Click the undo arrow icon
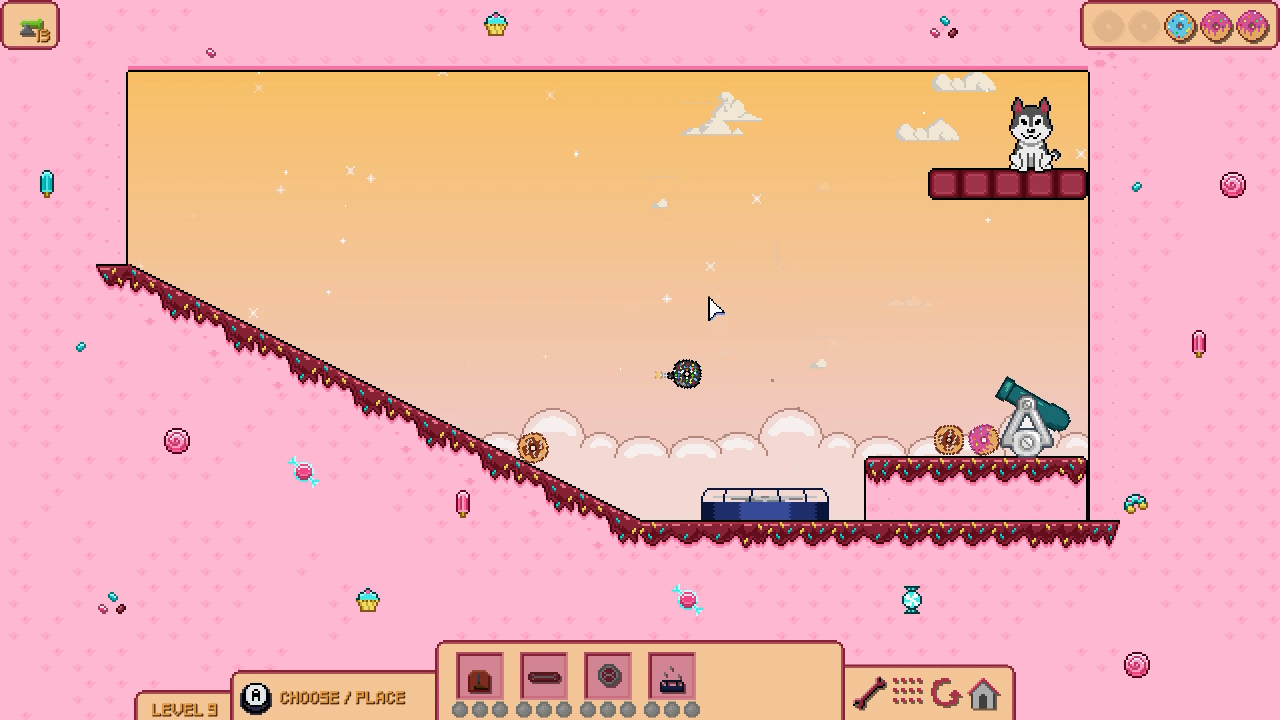The height and width of the screenshot is (720, 1280). point(946,691)
